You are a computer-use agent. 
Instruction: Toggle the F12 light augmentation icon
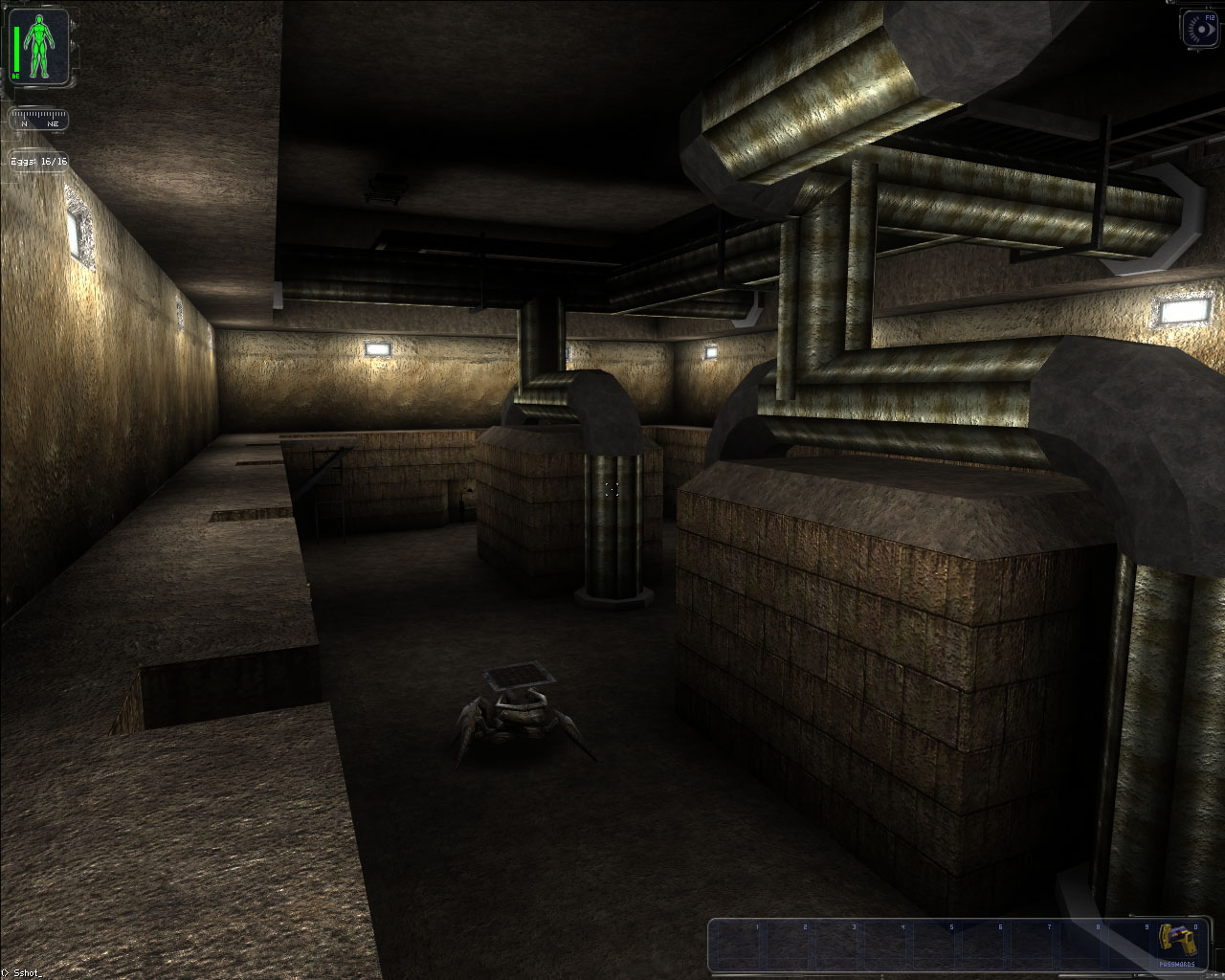pos(1202,29)
